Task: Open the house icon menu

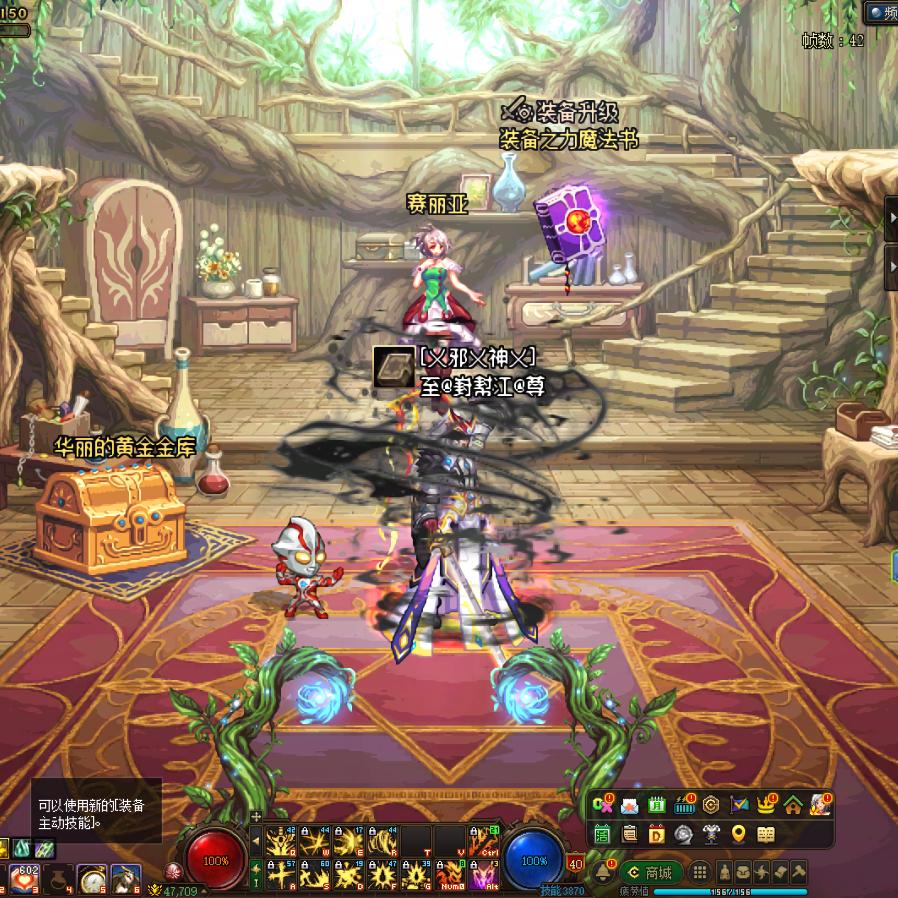Action: click(793, 804)
